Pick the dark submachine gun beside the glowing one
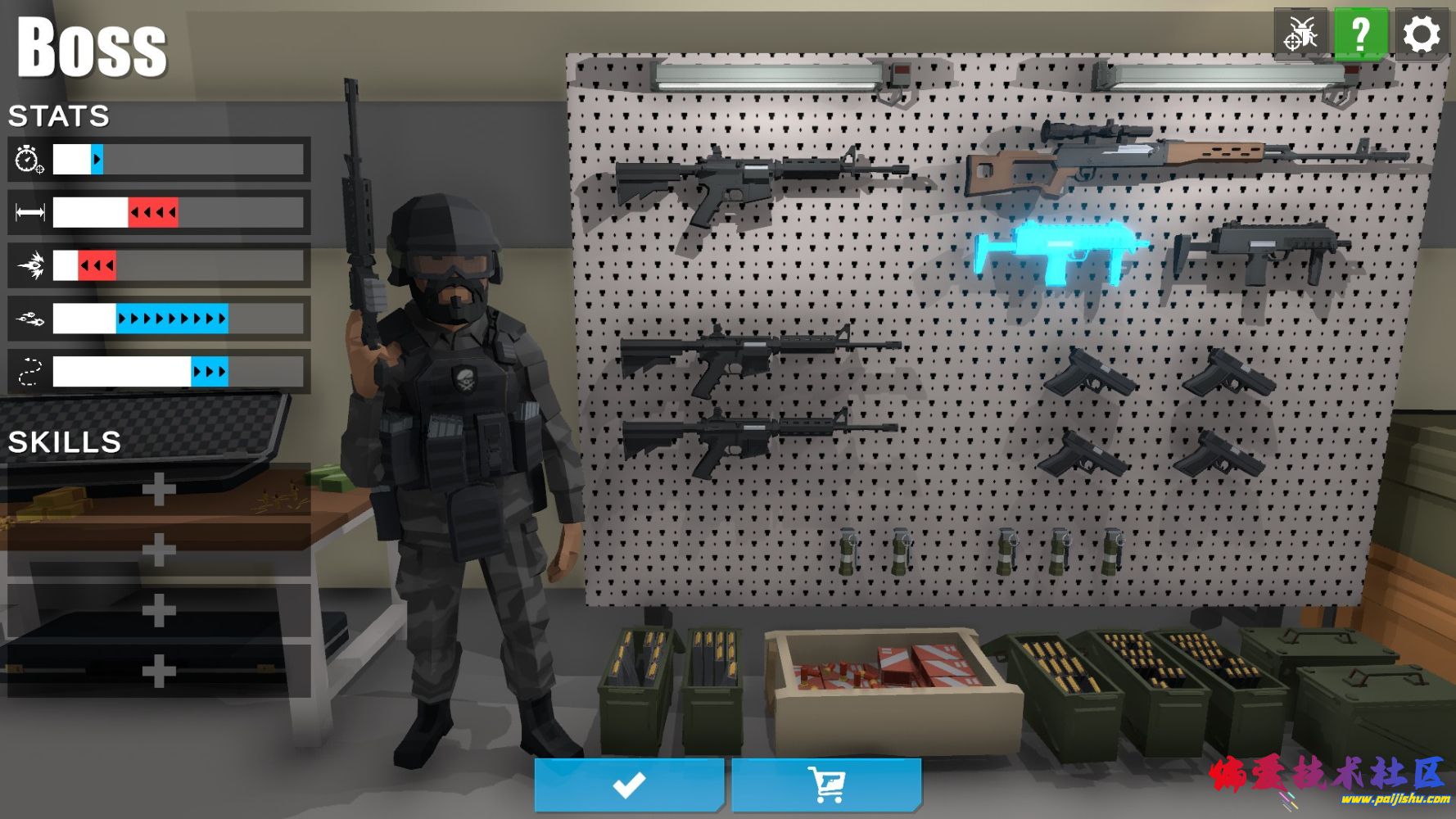This screenshot has height=819, width=1456. pyautogui.click(x=1257, y=250)
